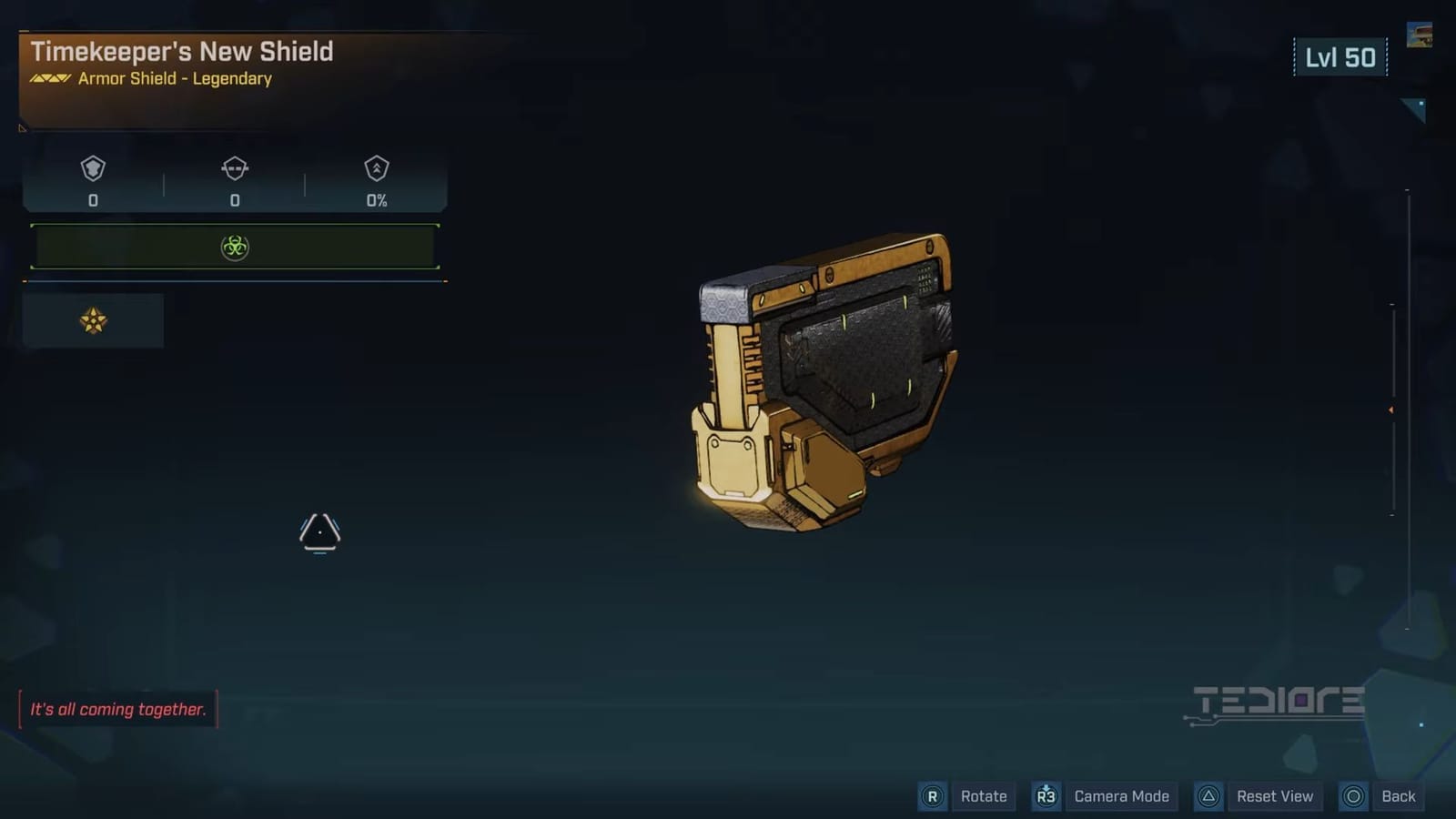This screenshot has height=819, width=1456.
Task: Click Reset View to recenter the shield
Action: tap(1275, 796)
